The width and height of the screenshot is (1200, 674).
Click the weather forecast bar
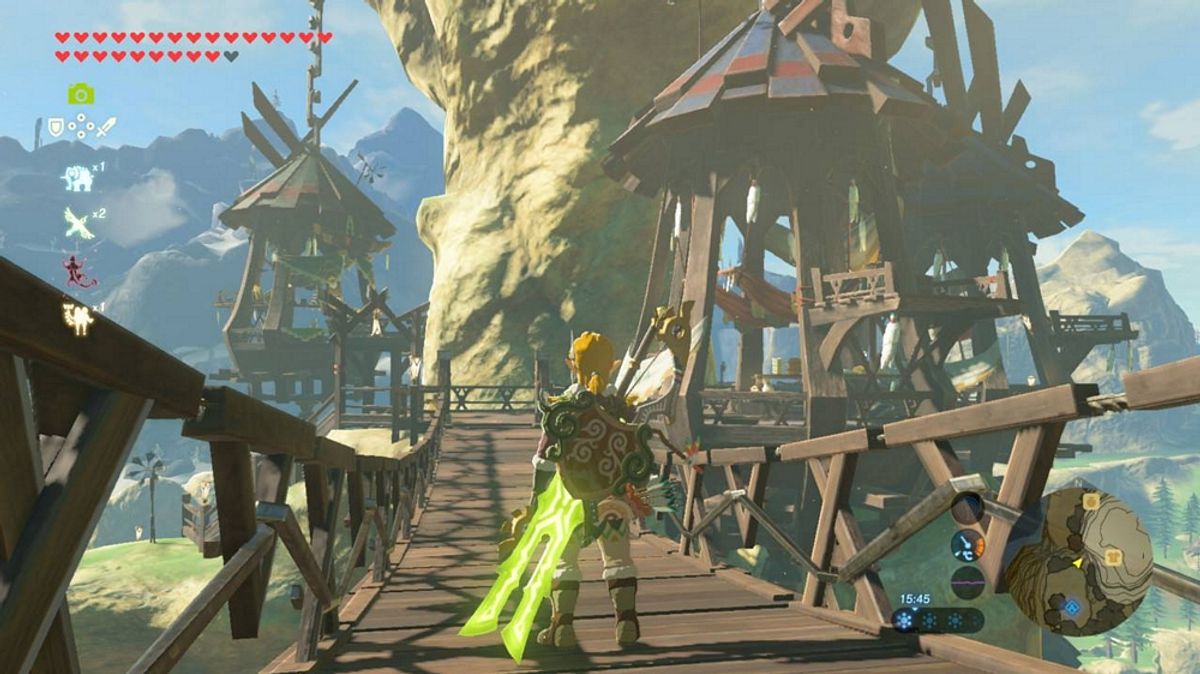pyautogui.click(x=938, y=620)
